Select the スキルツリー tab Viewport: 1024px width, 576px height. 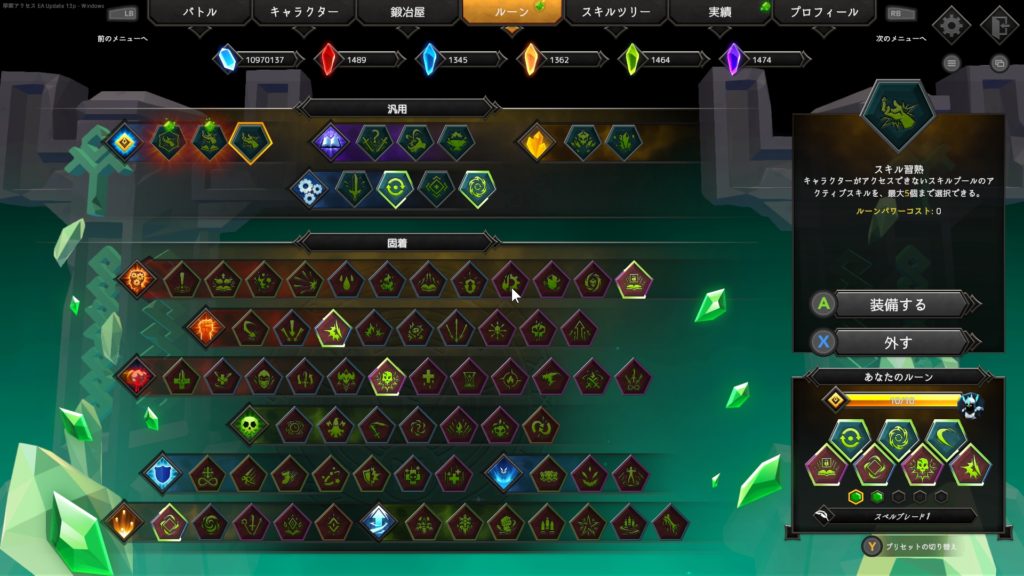pos(616,13)
